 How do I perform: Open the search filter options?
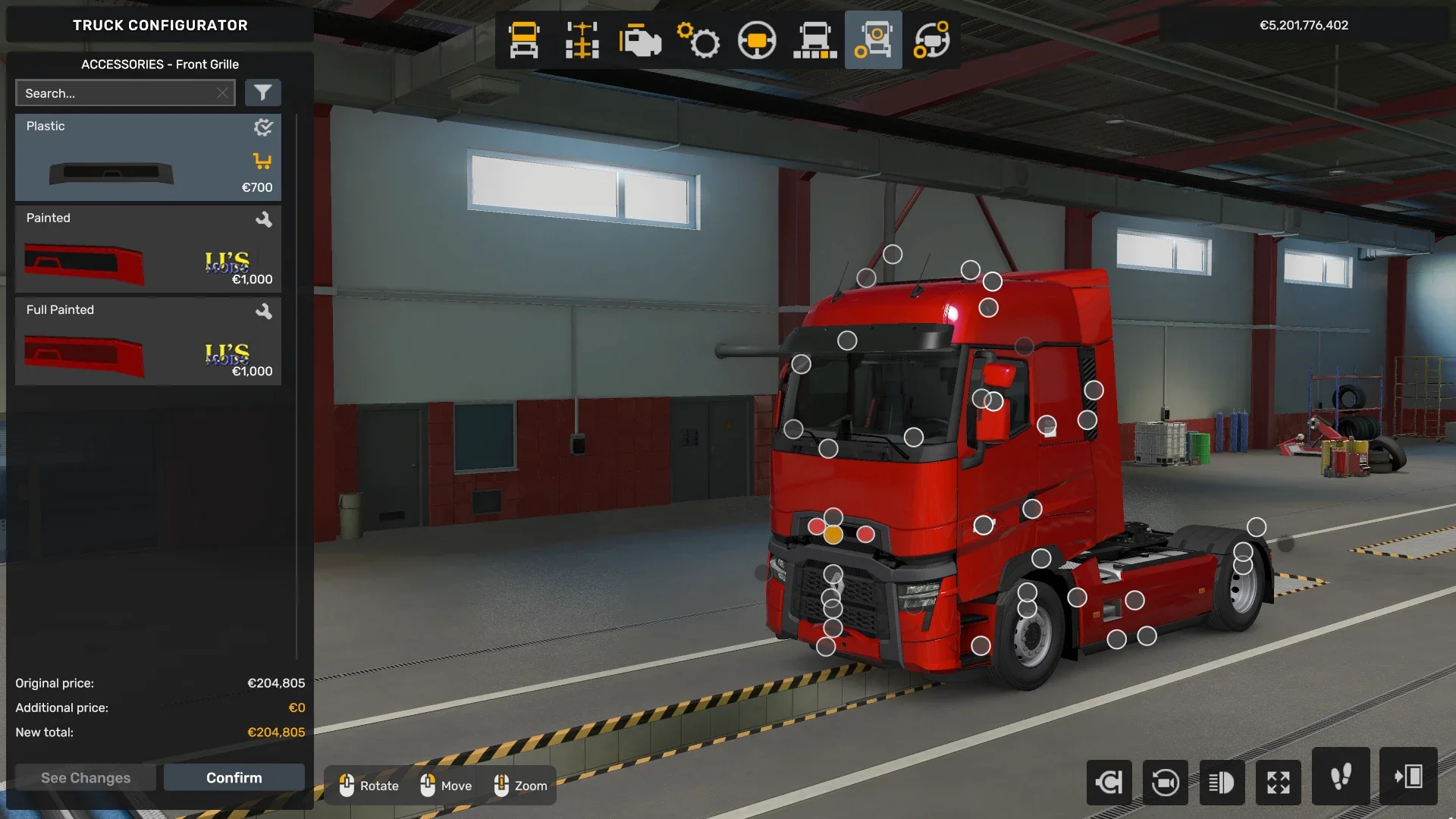[263, 93]
